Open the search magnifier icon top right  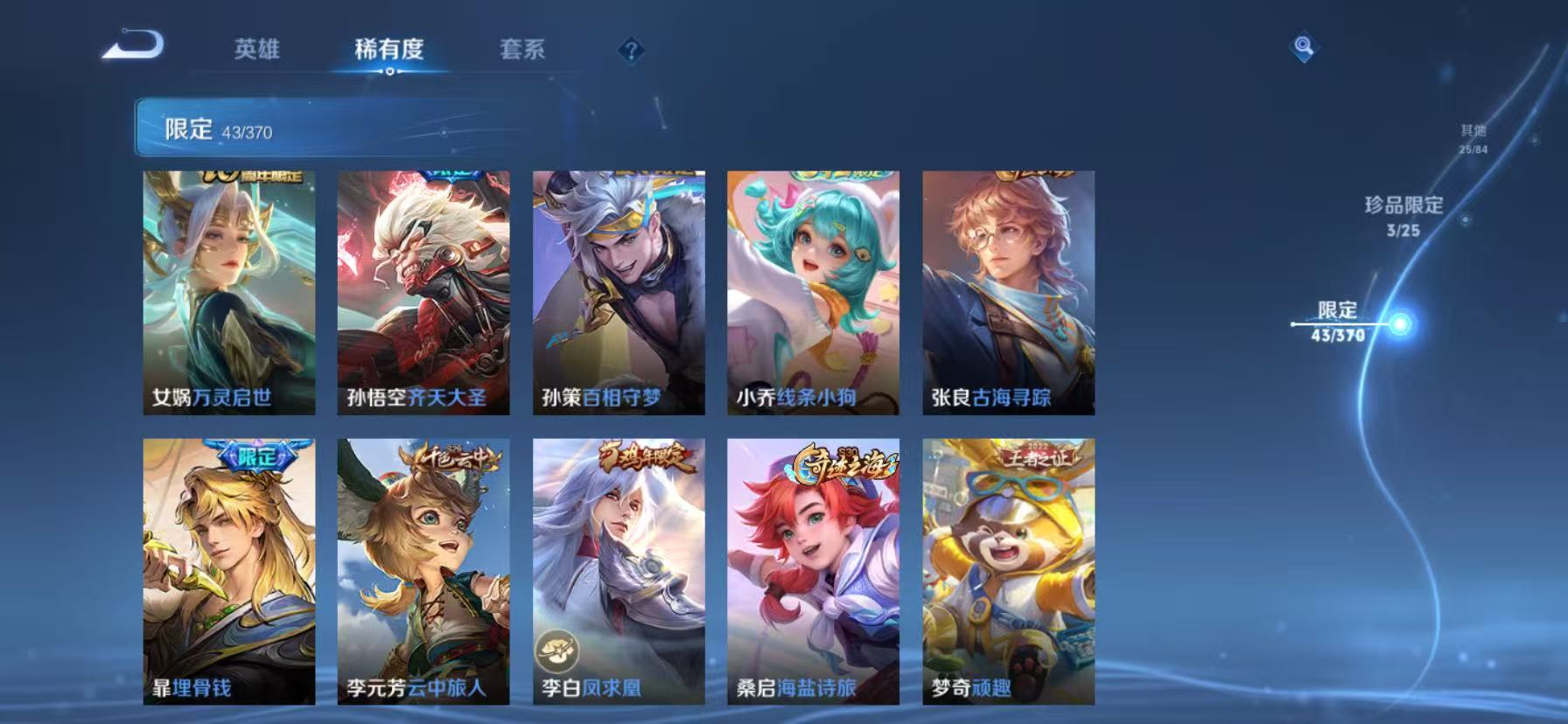(x=1303, y=48)
